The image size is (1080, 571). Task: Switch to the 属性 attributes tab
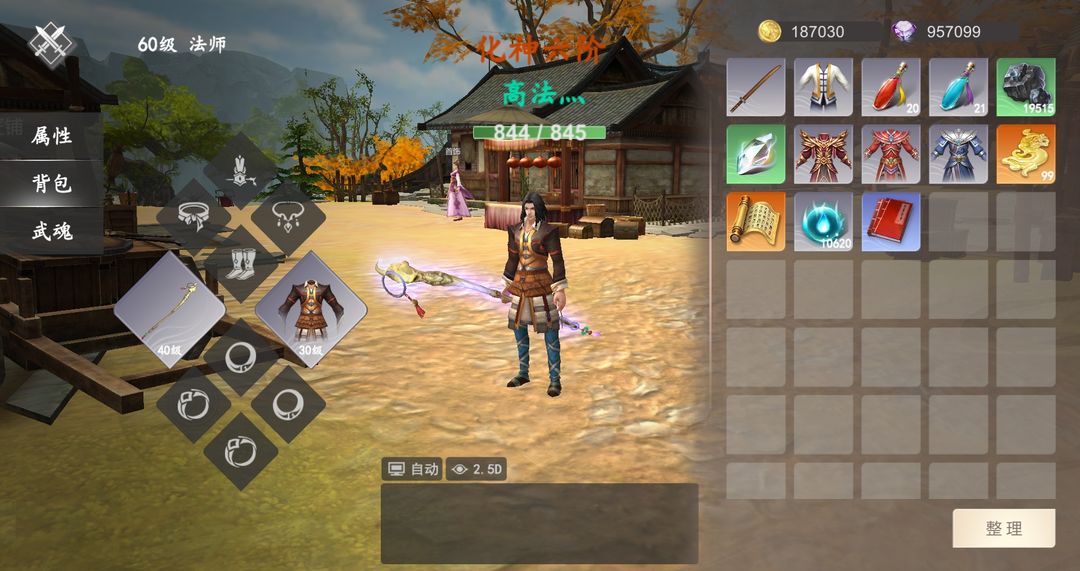[x=51, y=136]
